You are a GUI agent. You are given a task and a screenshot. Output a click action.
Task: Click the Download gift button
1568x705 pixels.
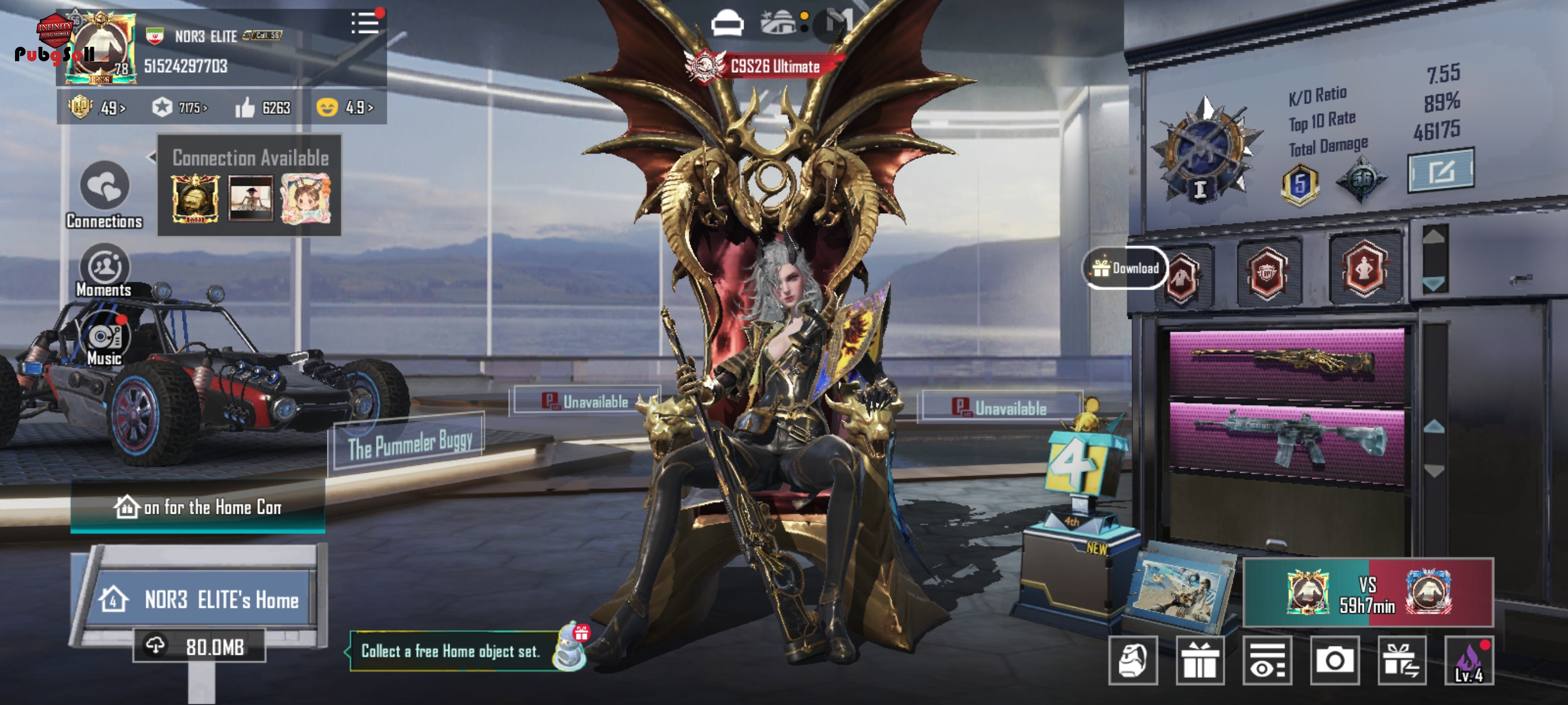tap(1125, 268)
